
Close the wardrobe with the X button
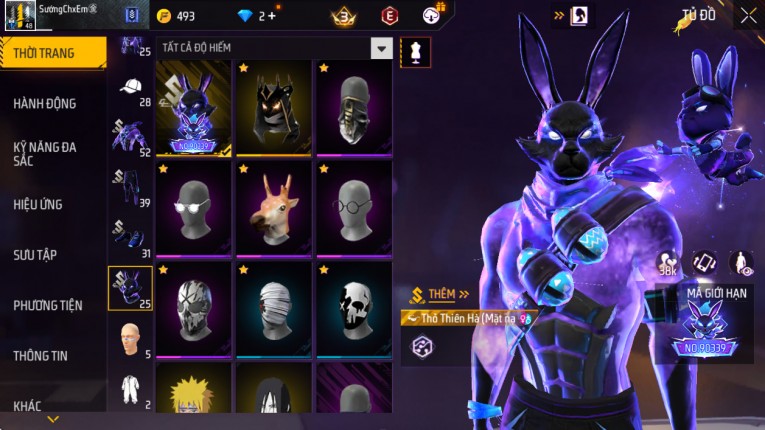[x=748, y=15]
